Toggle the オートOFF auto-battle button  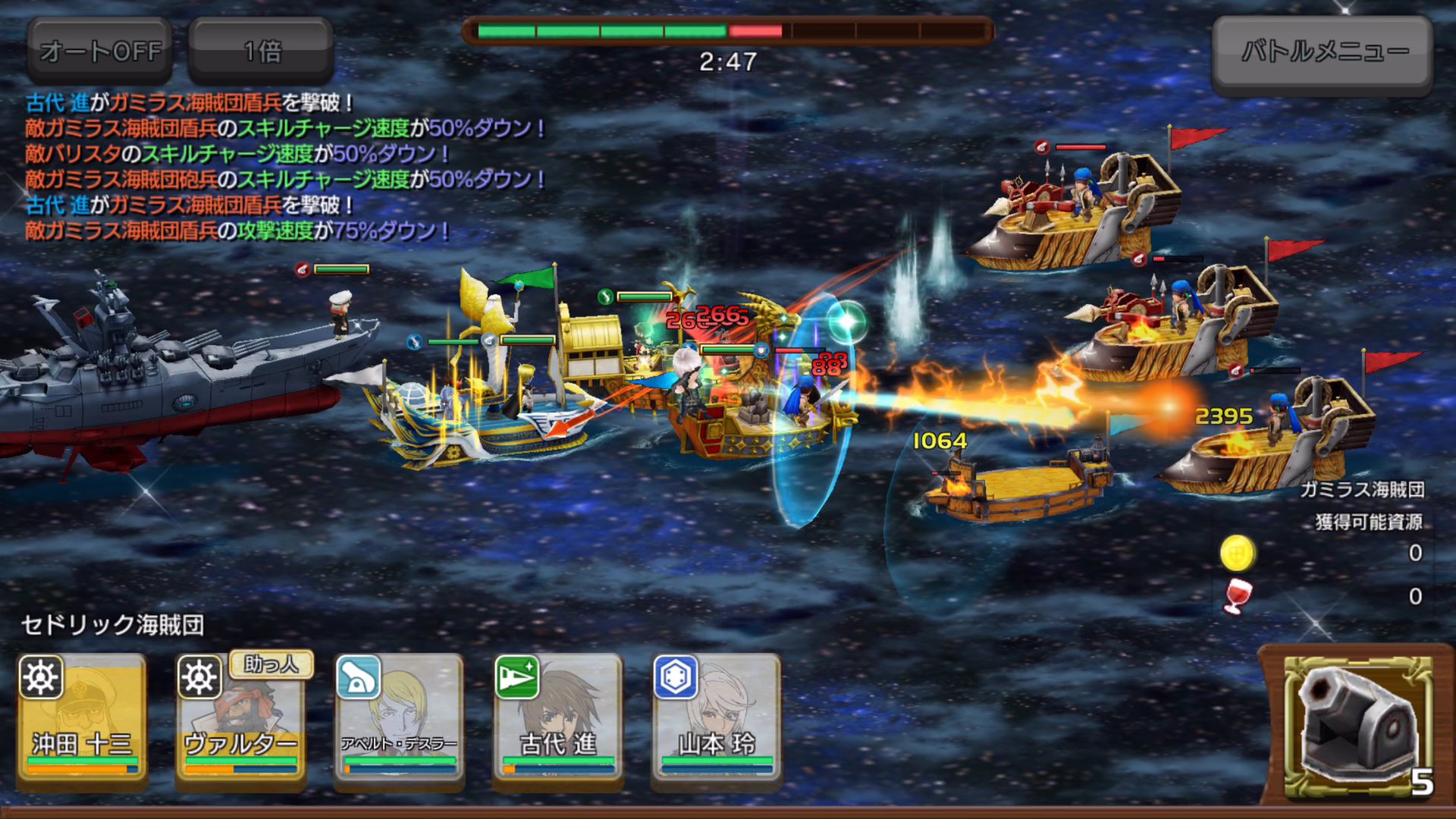coord(100,51)
